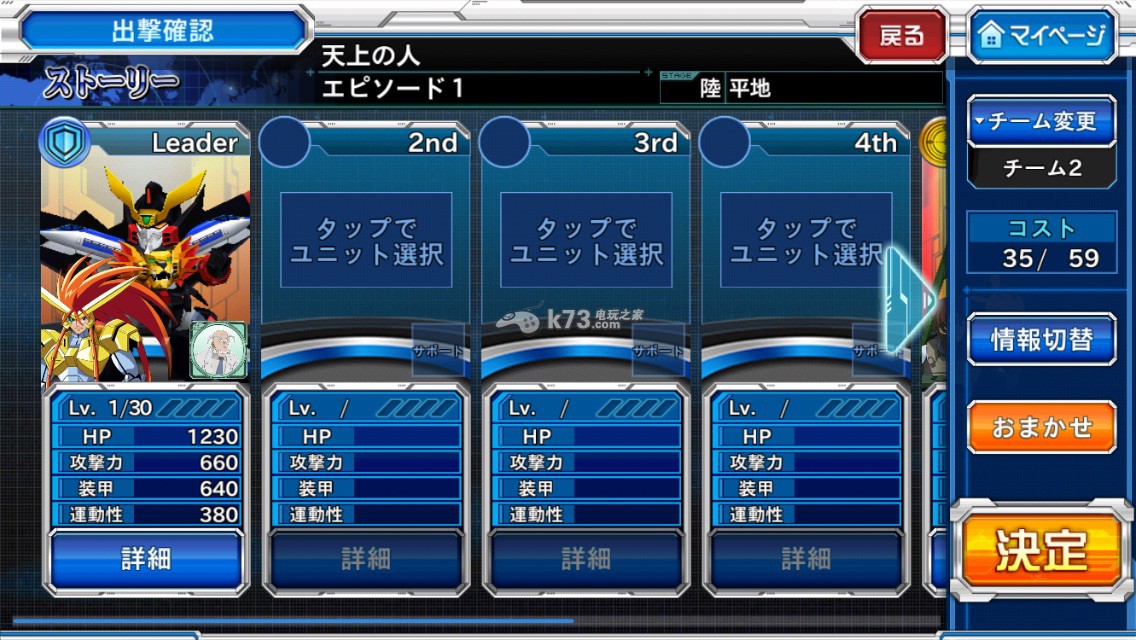1136x640 pixels.
Task: Open マイページ home page
Action: pos(1041,36)
